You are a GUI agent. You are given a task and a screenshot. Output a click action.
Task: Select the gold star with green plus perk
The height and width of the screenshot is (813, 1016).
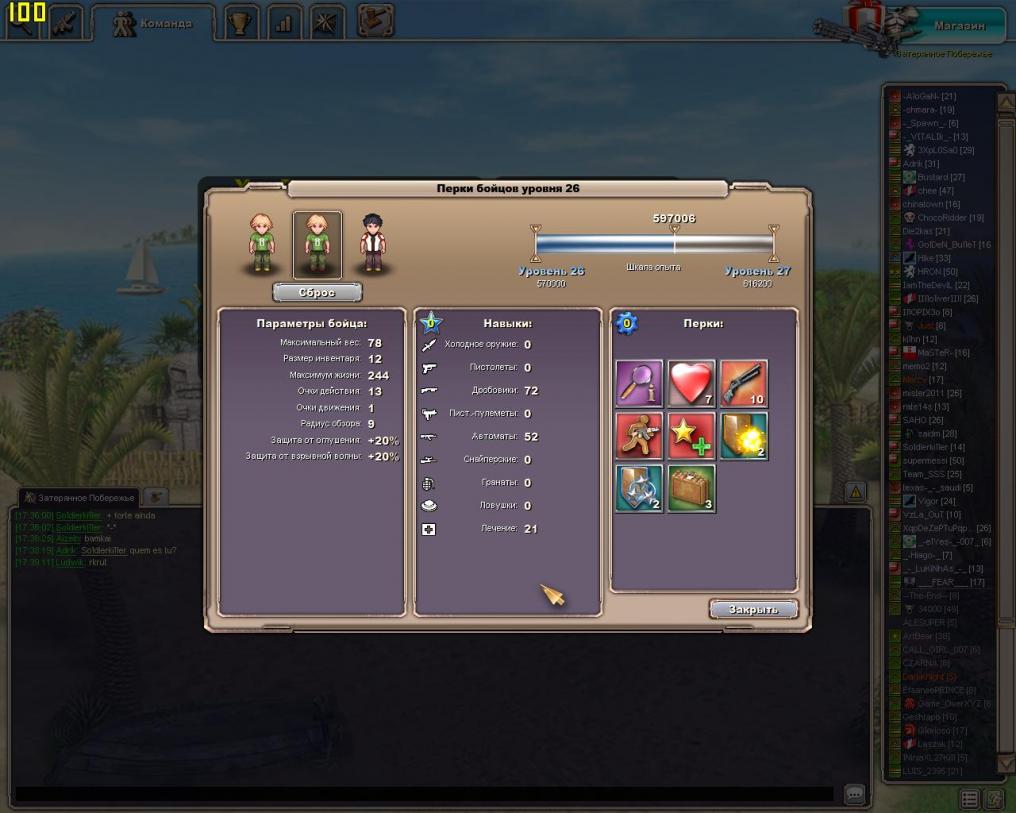coord(691,436)
